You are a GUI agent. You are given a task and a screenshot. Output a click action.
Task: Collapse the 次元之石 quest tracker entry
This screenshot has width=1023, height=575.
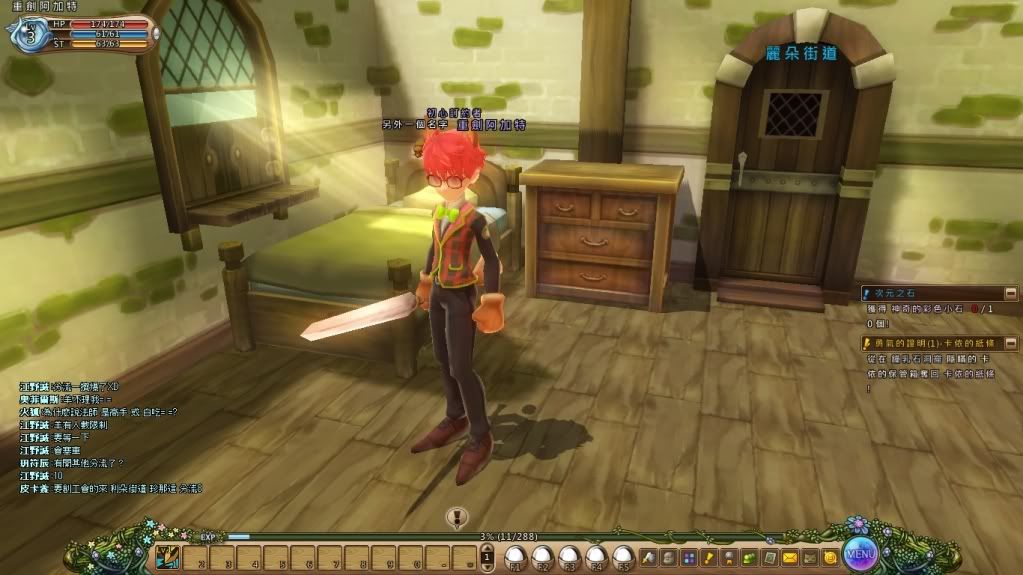pyautogui.click(x=1011, y=293)
